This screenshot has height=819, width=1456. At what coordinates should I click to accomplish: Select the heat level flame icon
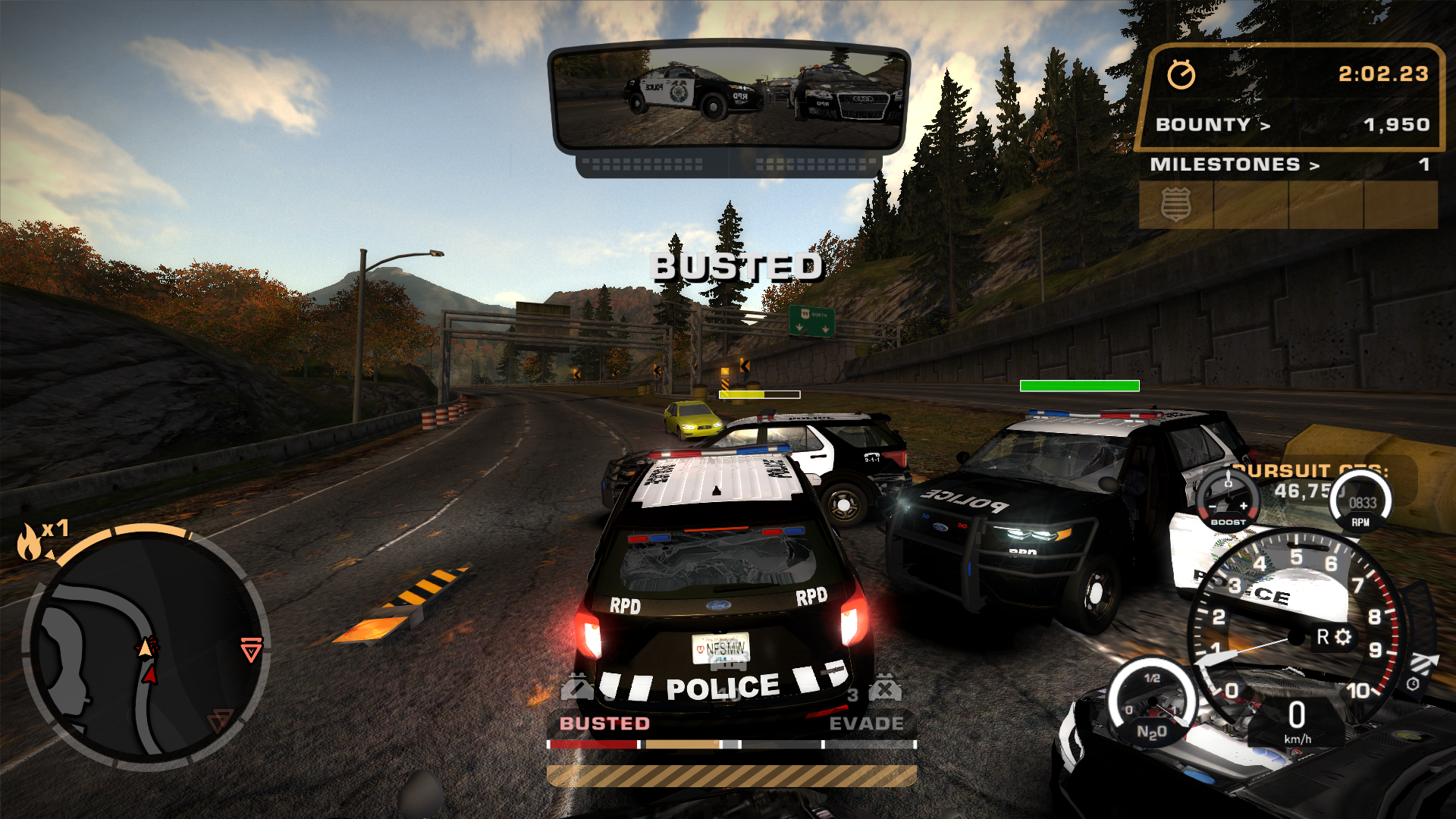click(30, 541)
